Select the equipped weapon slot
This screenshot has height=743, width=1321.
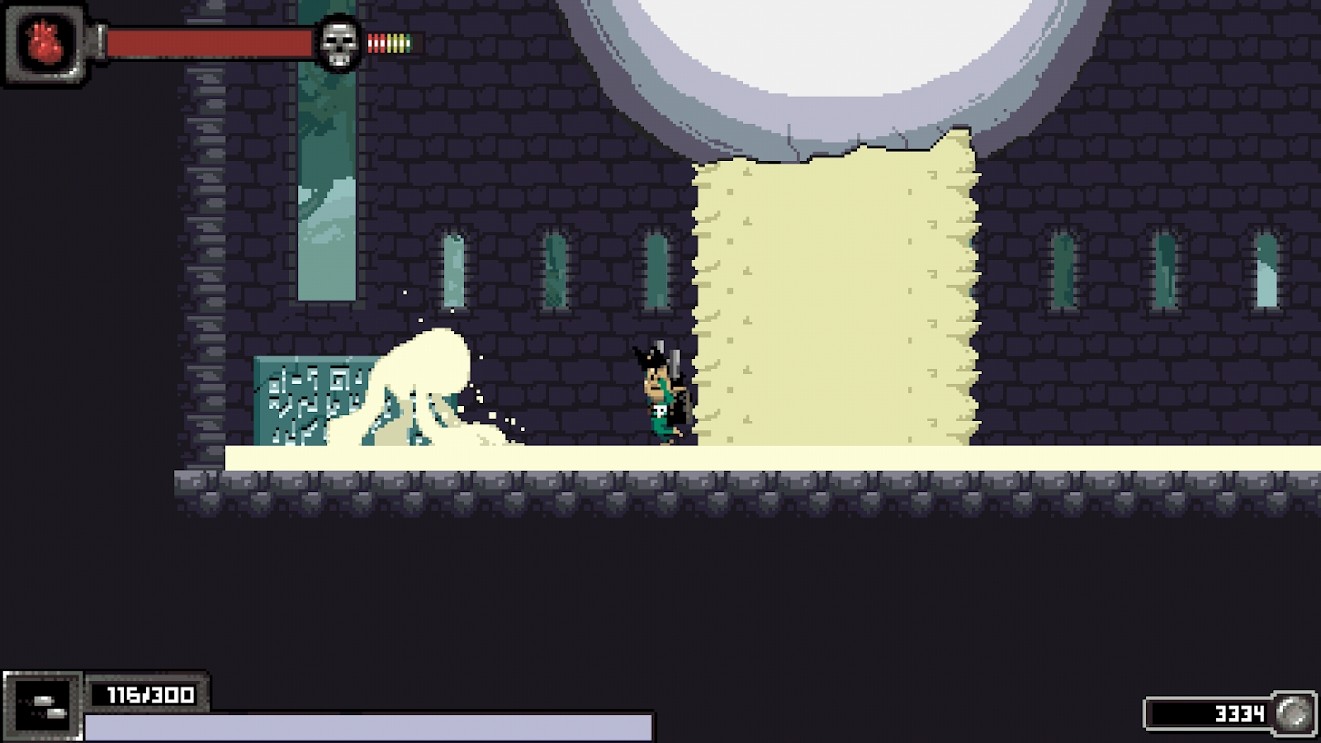click(44, 707)
